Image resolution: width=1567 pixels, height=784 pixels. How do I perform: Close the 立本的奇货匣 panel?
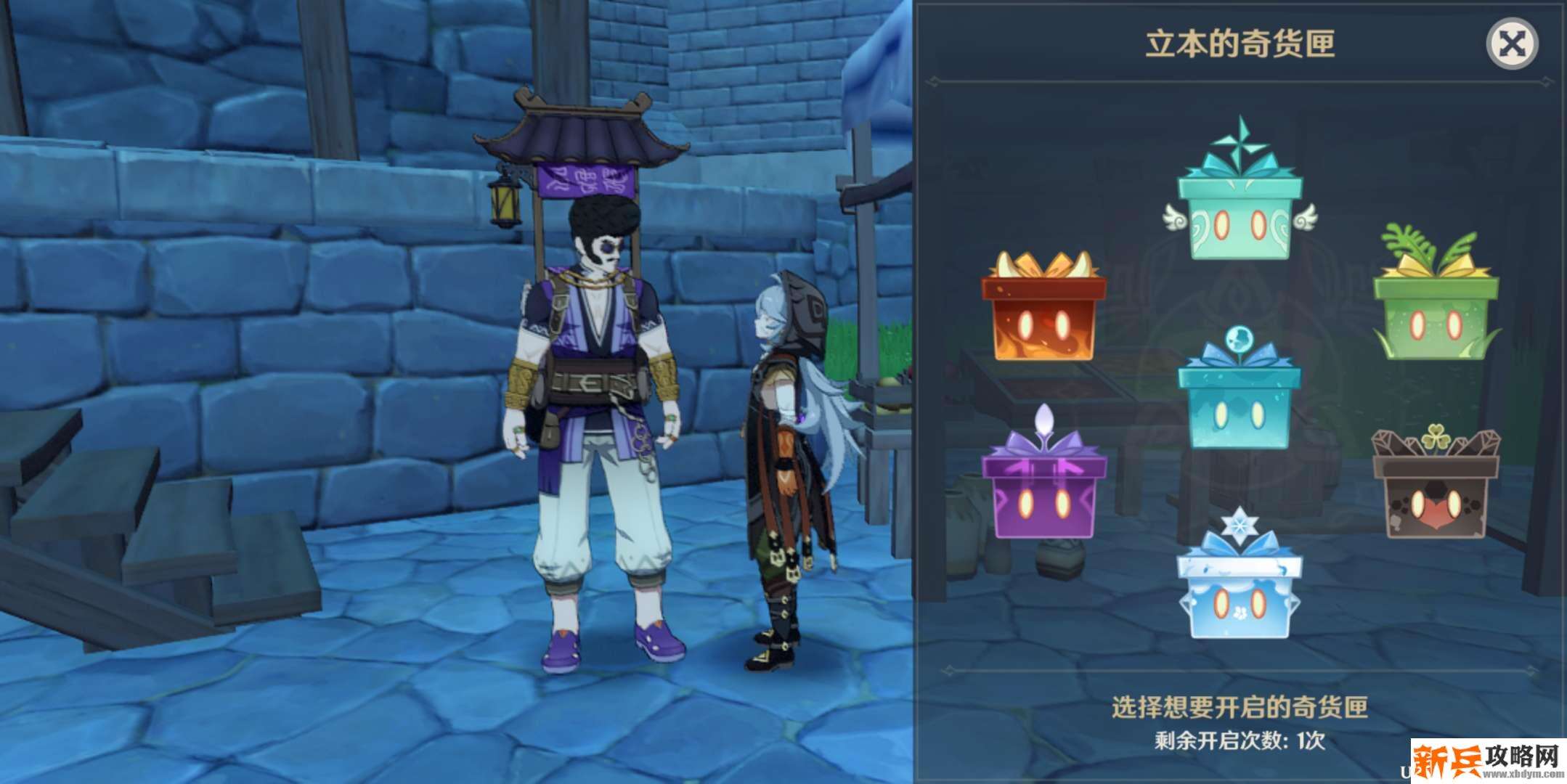pos(1512,44)
